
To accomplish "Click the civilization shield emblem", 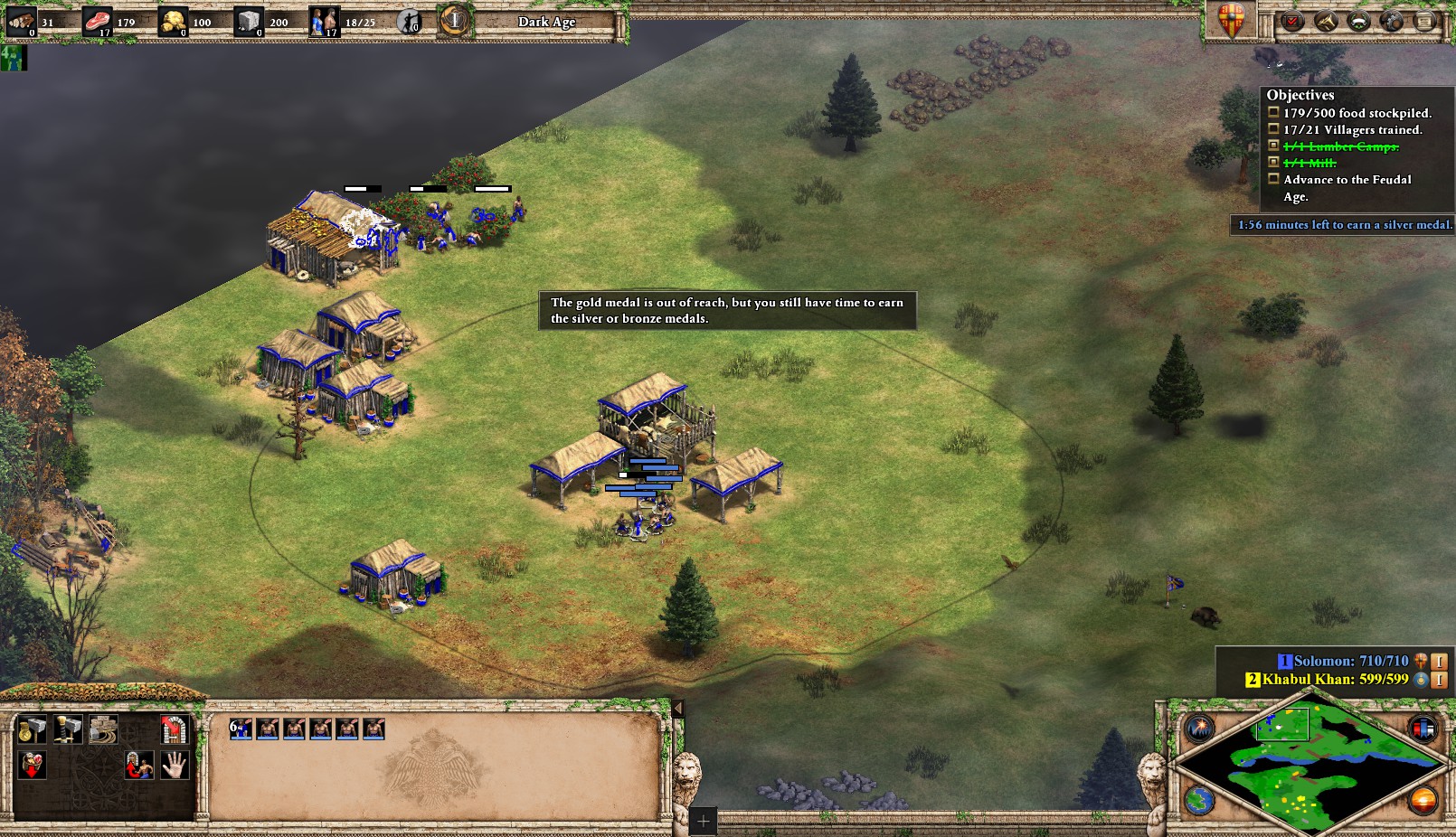I will 1232,20.
